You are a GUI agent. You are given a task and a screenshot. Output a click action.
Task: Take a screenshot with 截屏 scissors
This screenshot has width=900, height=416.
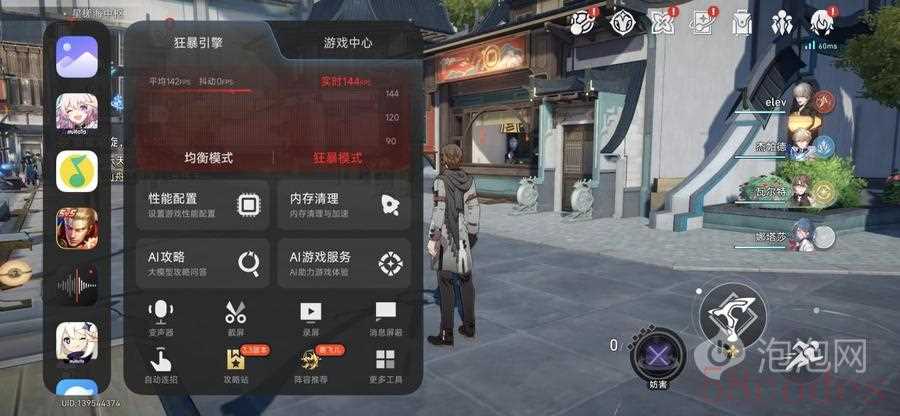pyautogui.click(x=236, y=319)
